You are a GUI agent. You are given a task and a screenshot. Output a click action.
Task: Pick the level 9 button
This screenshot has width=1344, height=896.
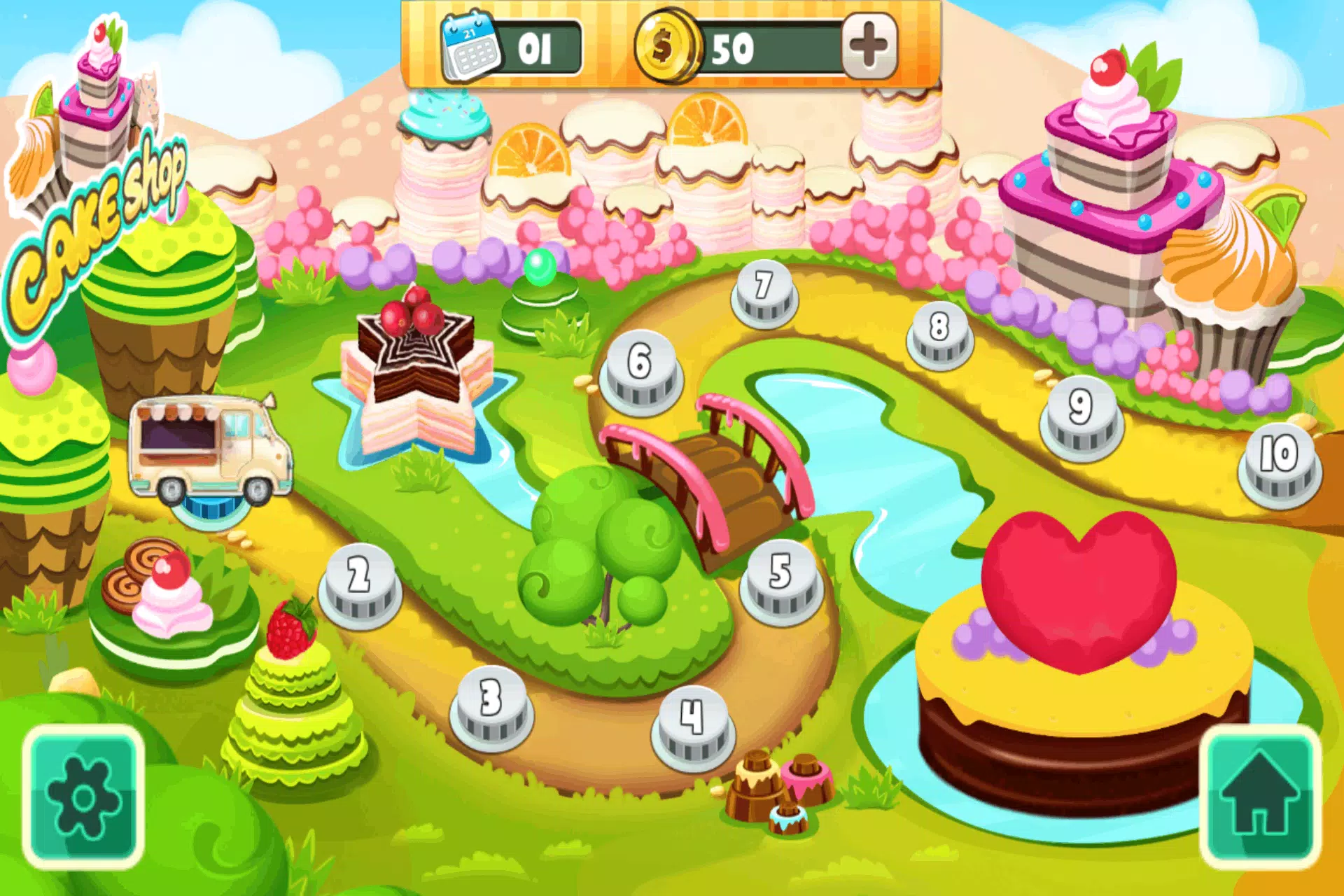coord(1081,417)
